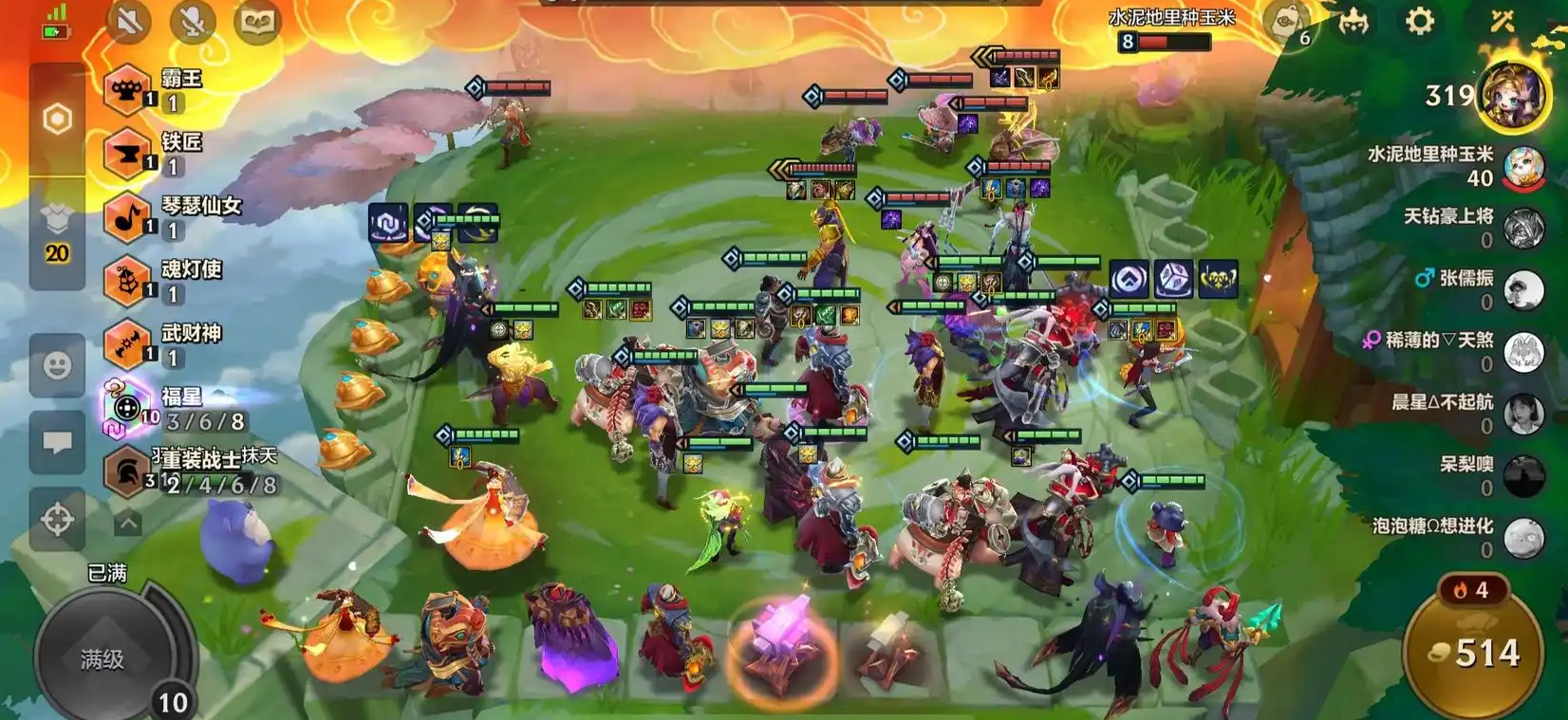Select the 铁匠 trait entry
1568x720 pixels.
coord(161,154)
